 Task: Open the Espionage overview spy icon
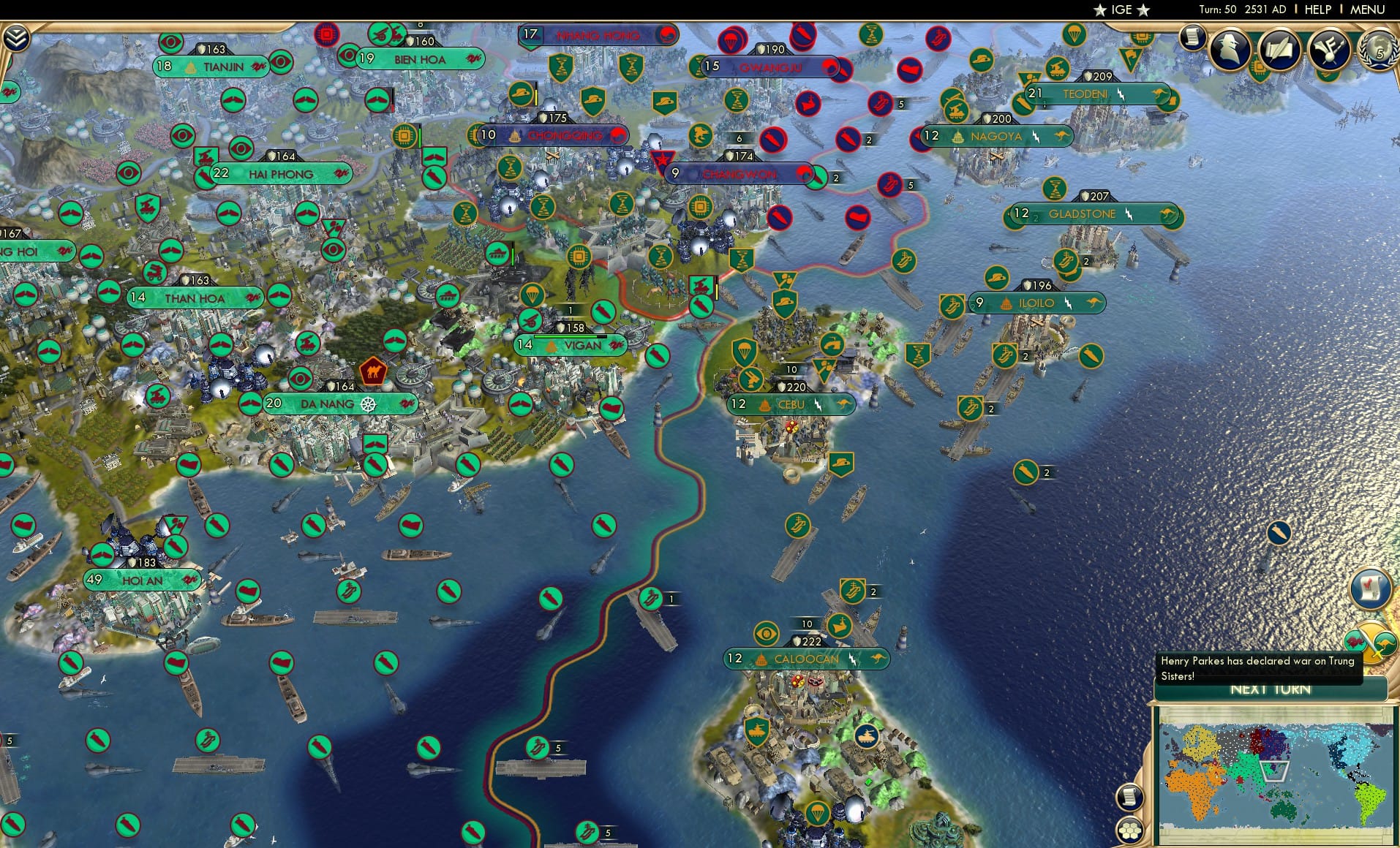point(1229,51)
